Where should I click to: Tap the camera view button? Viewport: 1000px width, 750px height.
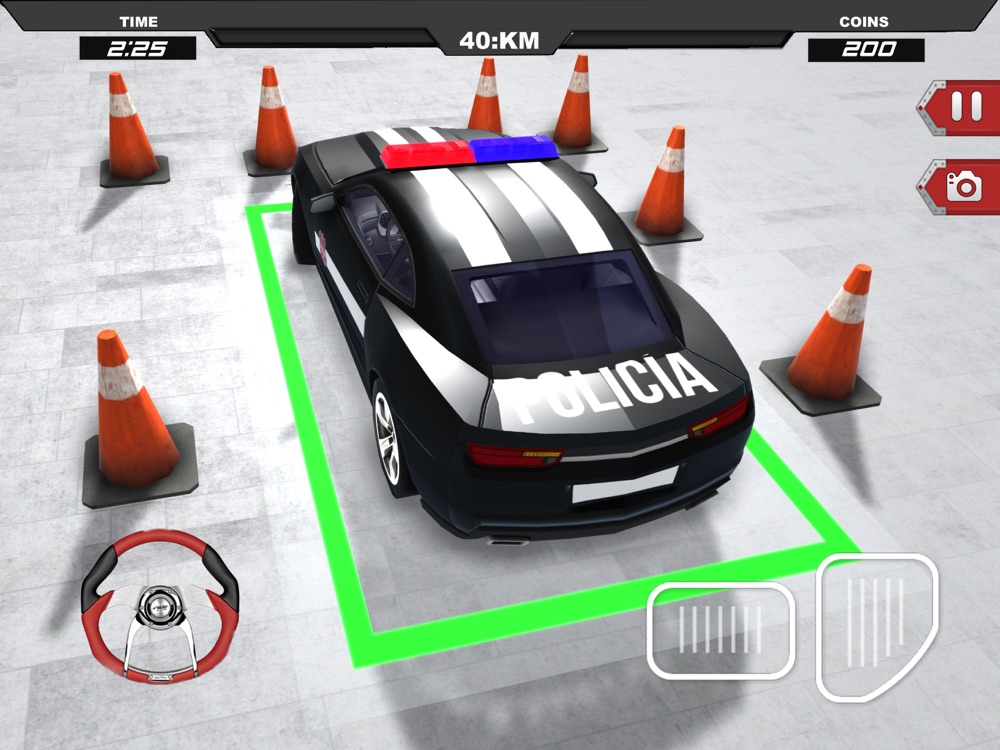pos(965,186)
